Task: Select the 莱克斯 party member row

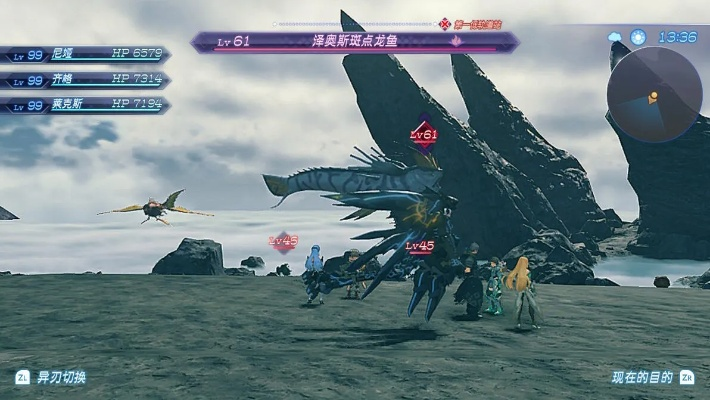Action: click(85, 104)
